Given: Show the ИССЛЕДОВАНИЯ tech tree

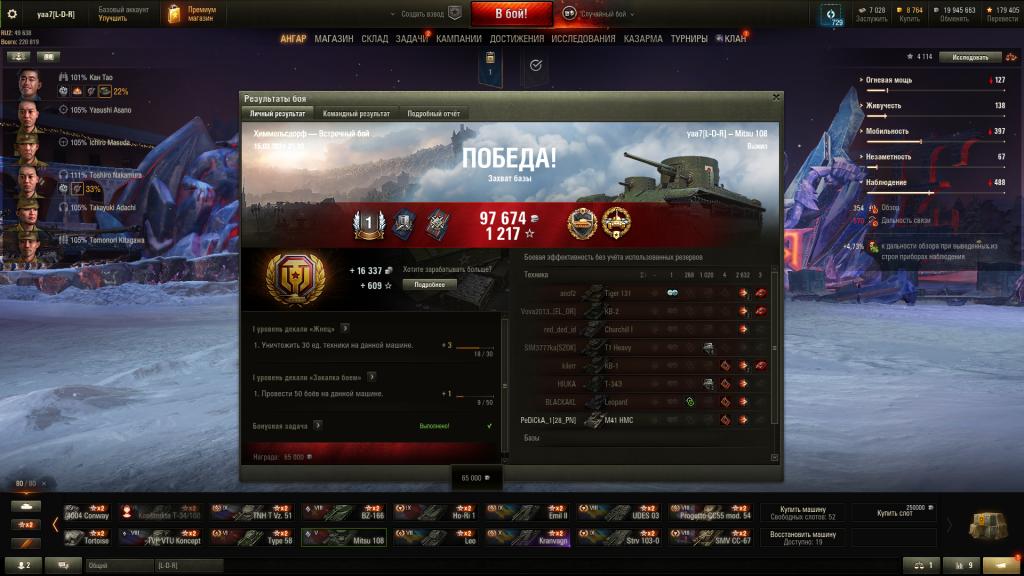Looking at the screenshot, I should tap(584, 39).
